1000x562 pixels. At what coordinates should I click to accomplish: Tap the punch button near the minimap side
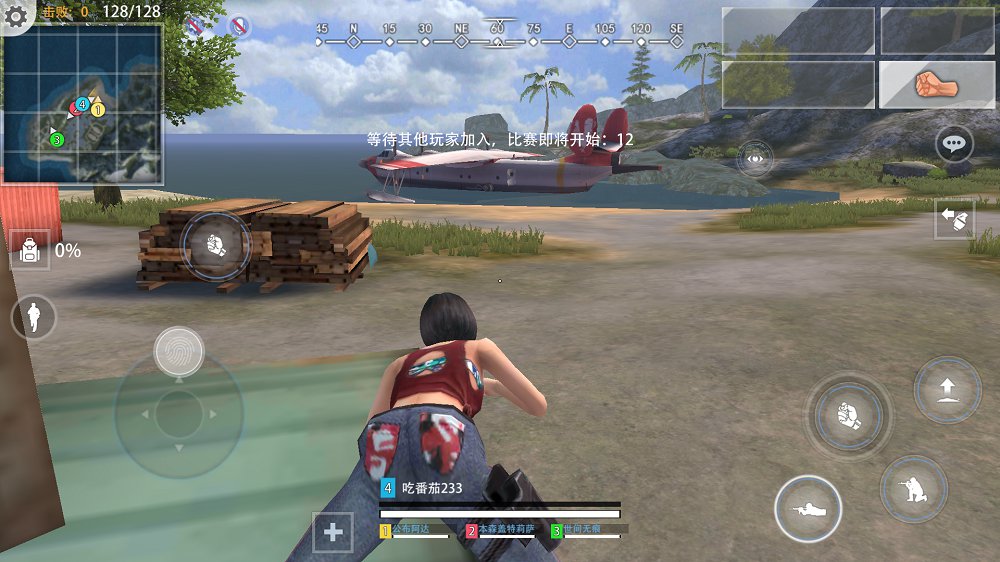click(215, 244)
